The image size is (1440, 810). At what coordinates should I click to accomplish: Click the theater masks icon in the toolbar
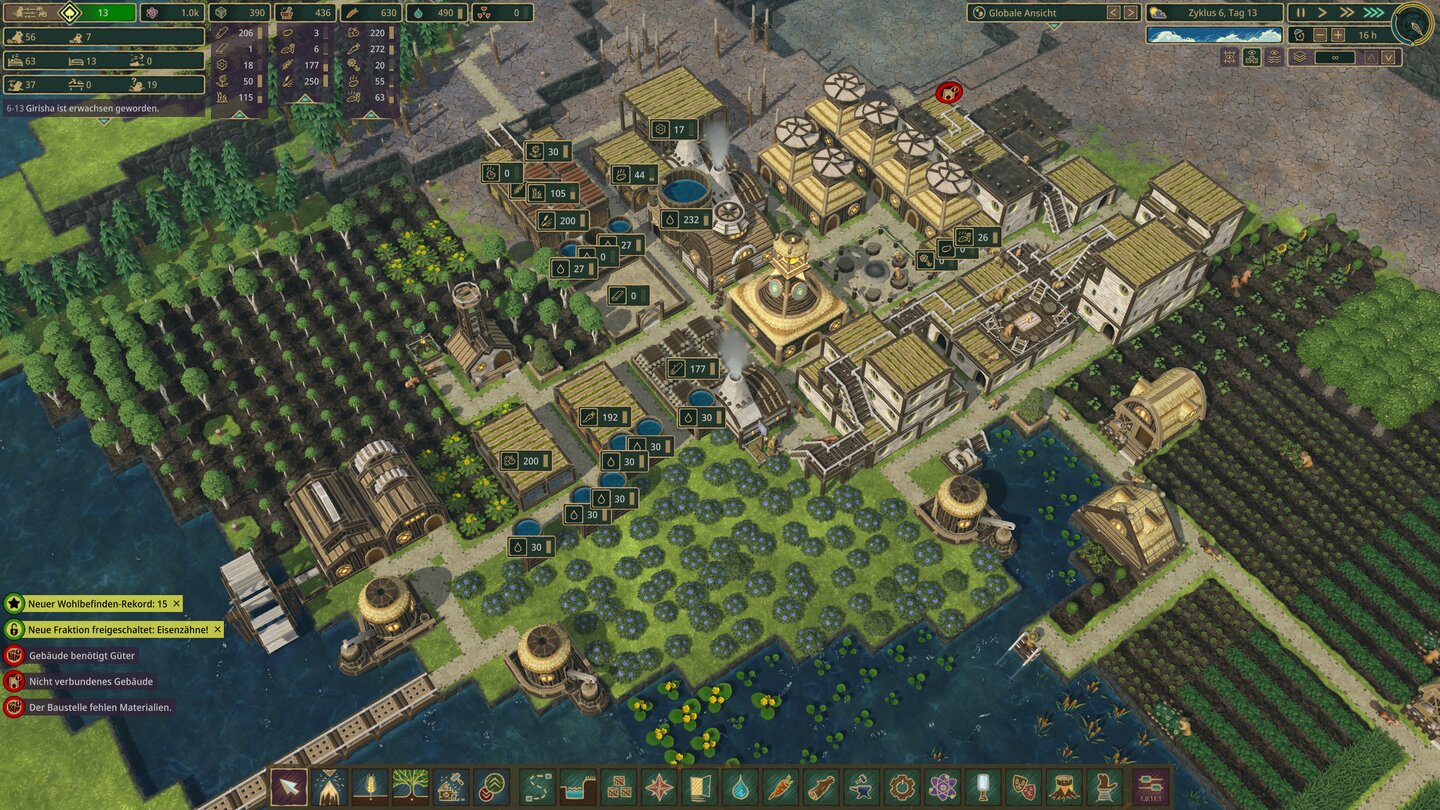pos(1019,787)
